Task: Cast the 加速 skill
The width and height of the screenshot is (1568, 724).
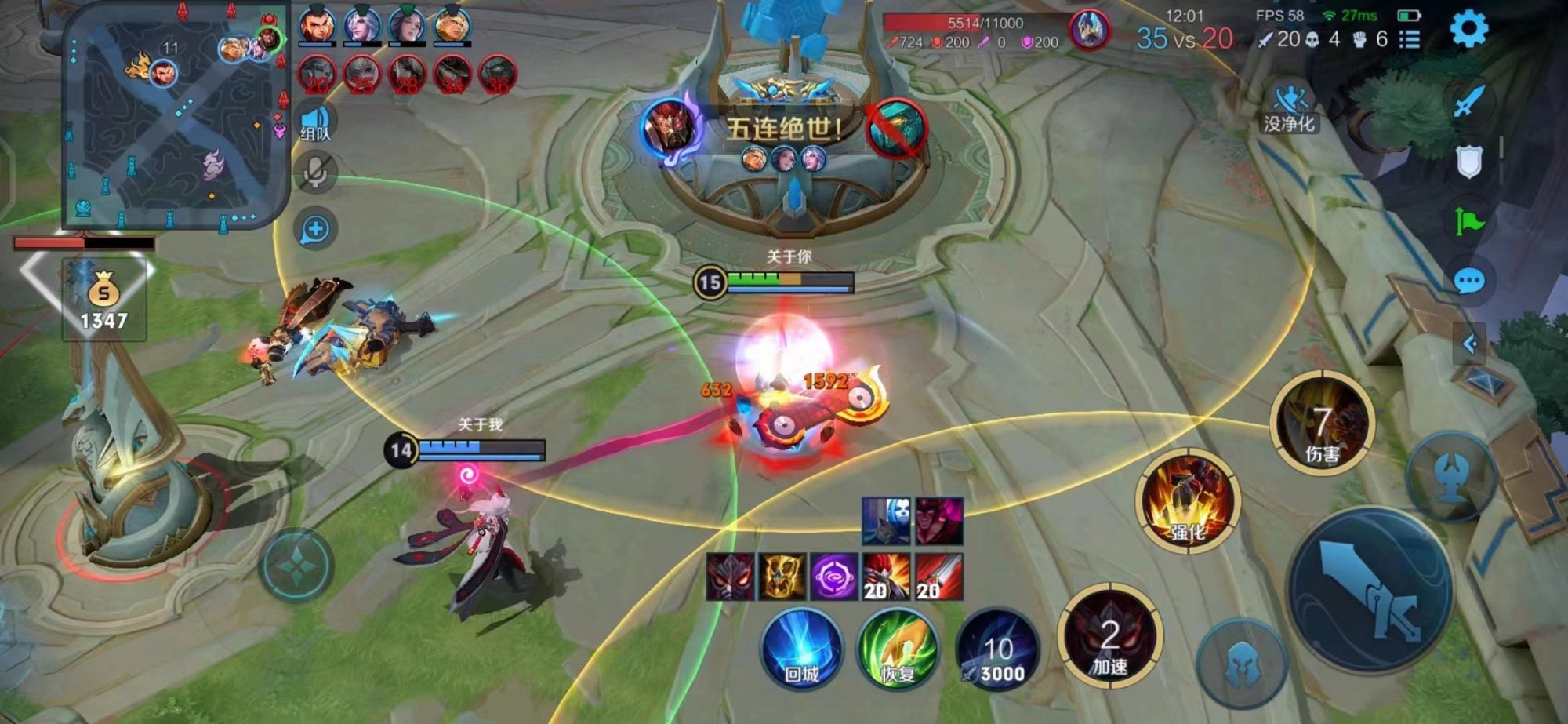Action: click(1109, 637)
